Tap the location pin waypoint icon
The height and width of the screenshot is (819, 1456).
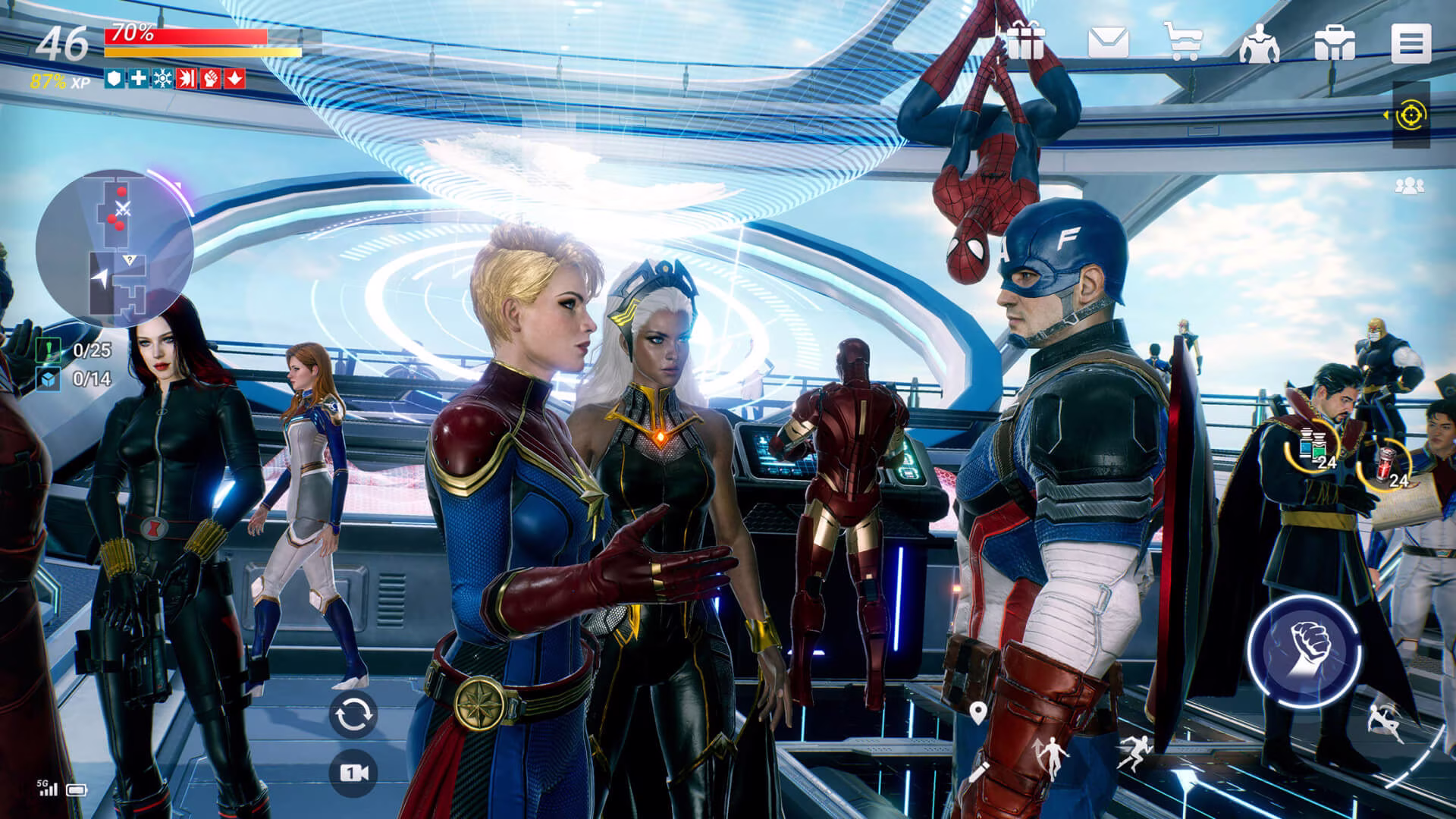[978, 713]
